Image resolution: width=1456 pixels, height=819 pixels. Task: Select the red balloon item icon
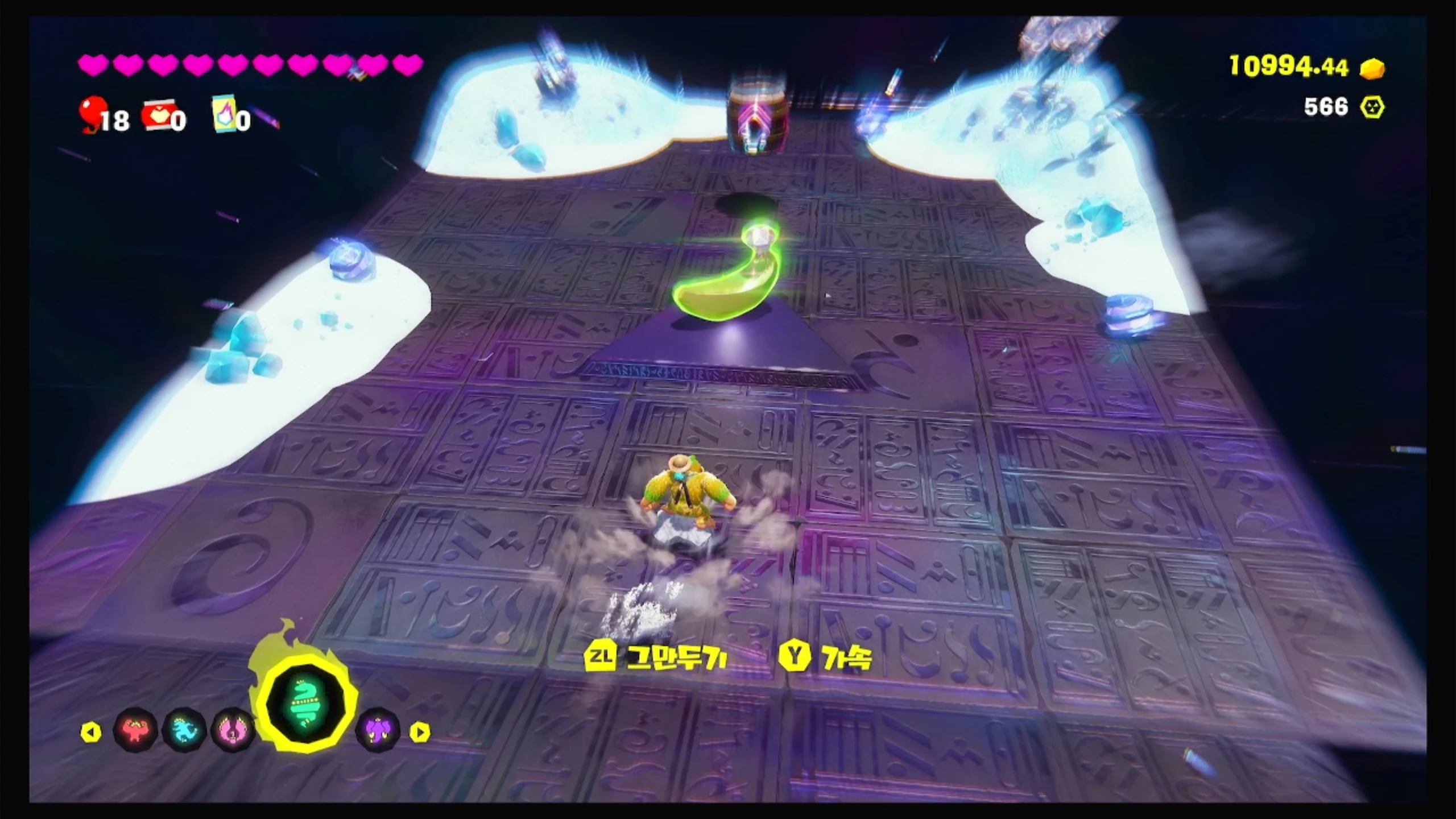click(91, 113)
